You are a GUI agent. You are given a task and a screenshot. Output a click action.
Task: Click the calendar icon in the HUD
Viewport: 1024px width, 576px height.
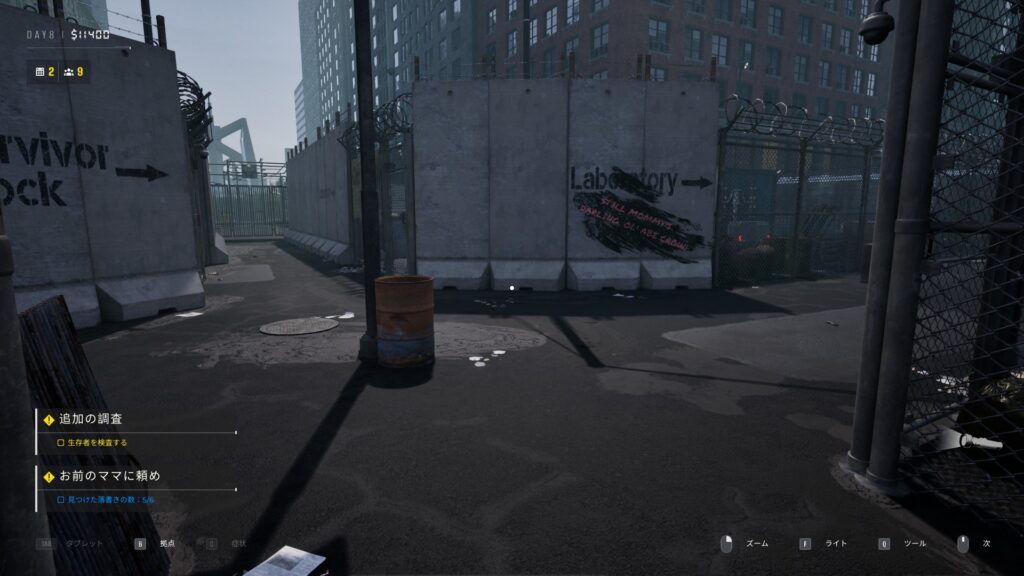40,72
